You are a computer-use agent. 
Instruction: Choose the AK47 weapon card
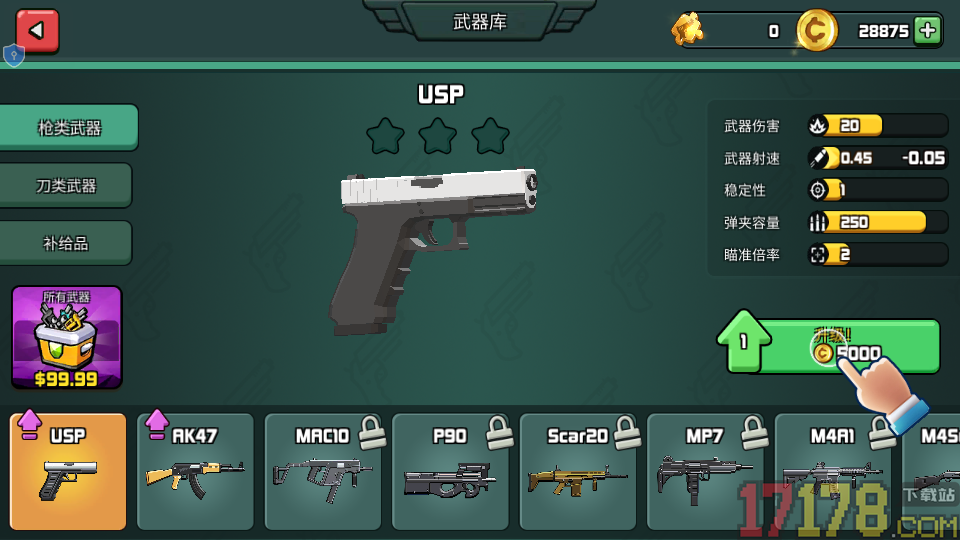[x=195, y=472]
